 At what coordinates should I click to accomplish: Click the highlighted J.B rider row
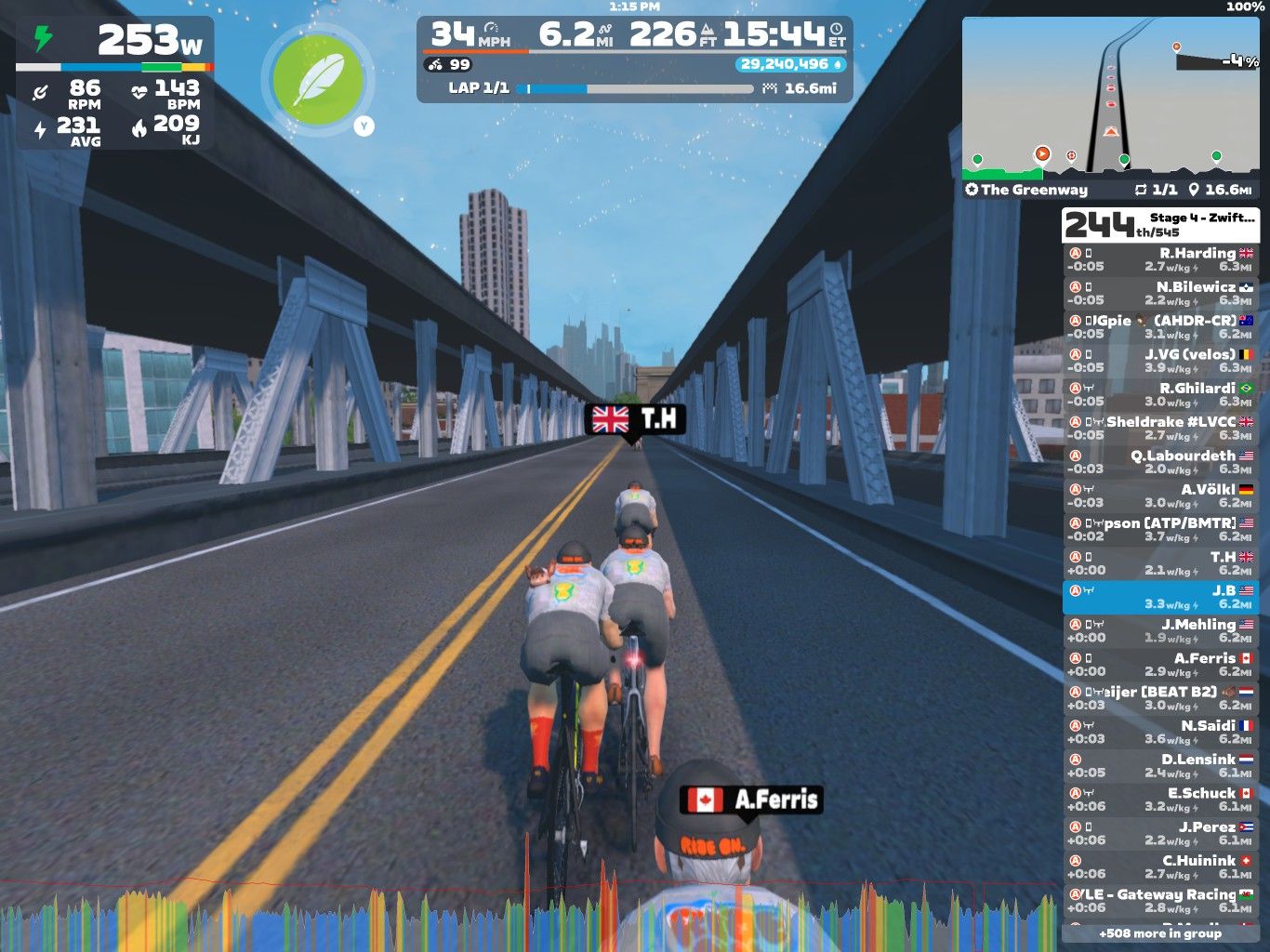click(1162, 597)
